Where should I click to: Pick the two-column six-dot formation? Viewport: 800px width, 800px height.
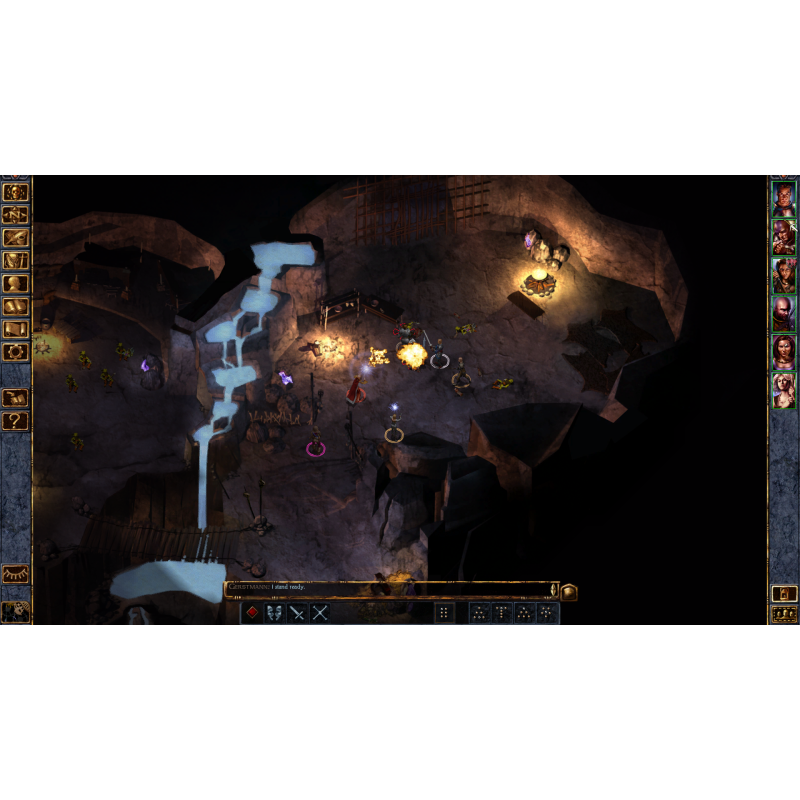445,613
